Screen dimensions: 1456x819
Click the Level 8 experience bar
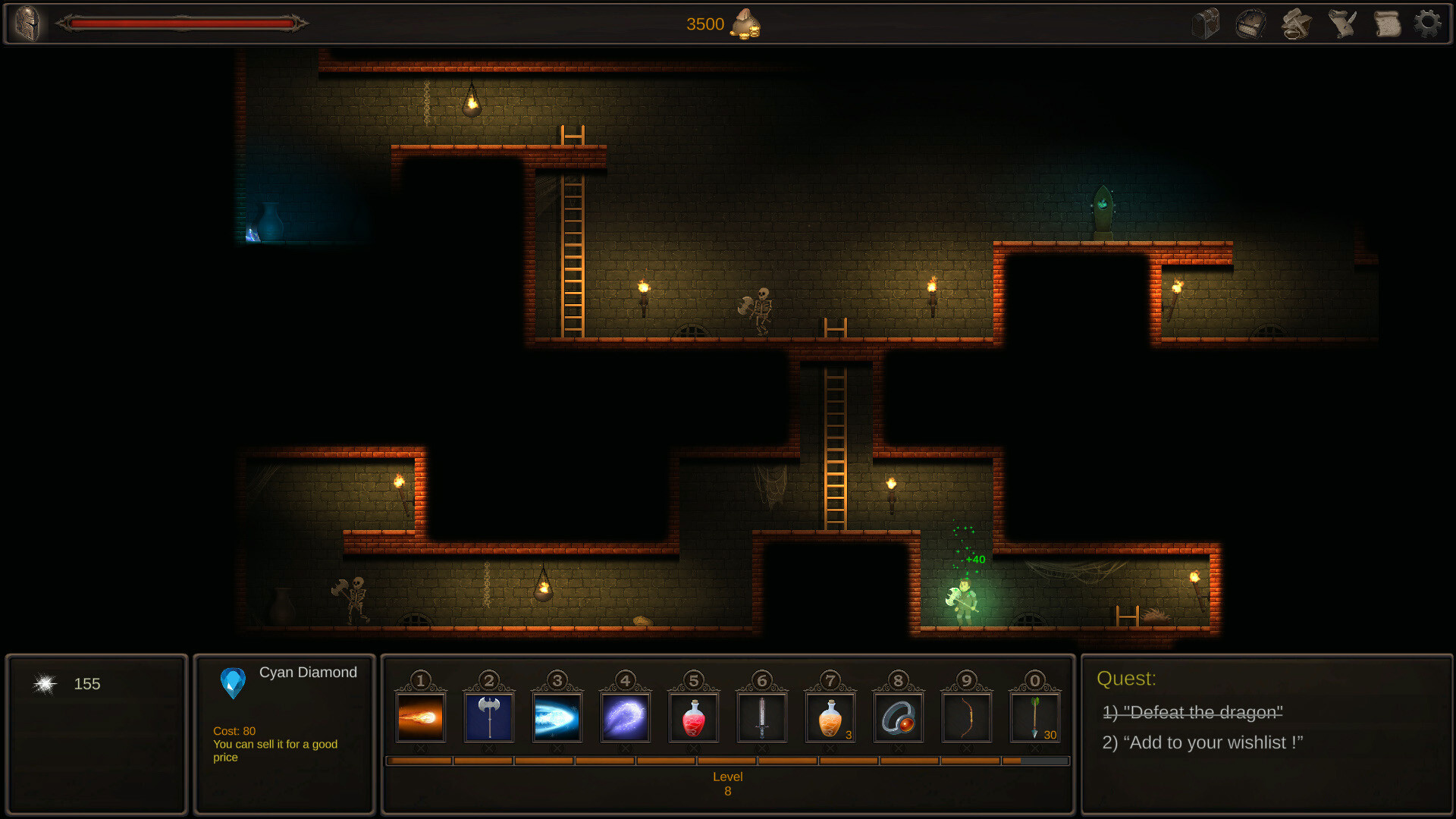pyautogui.click(x=728, y=761)
